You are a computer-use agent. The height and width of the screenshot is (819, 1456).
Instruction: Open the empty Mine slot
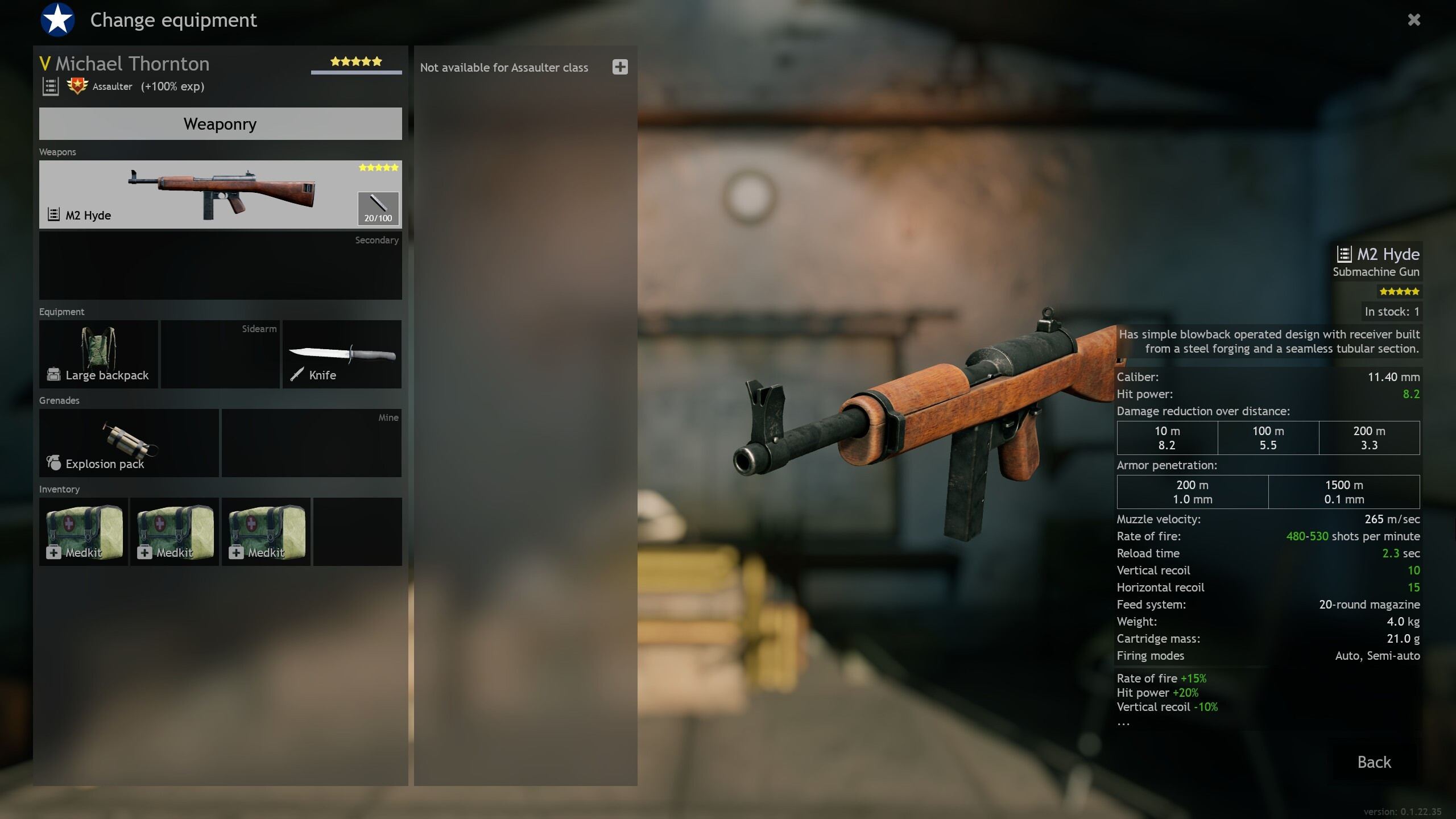pyautogui.click(x=311, y=443)
